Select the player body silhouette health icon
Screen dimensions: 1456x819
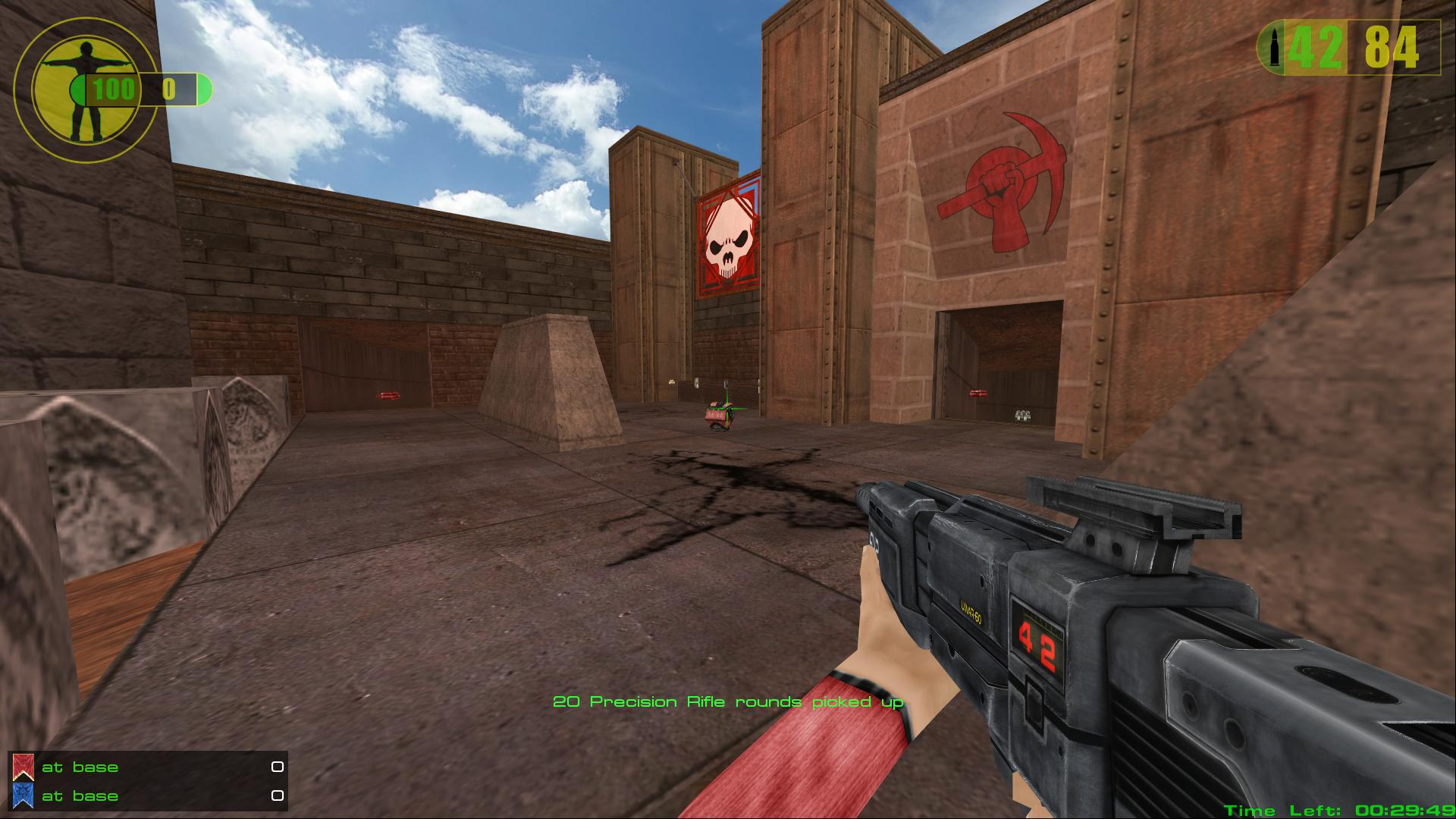(84, 89)
